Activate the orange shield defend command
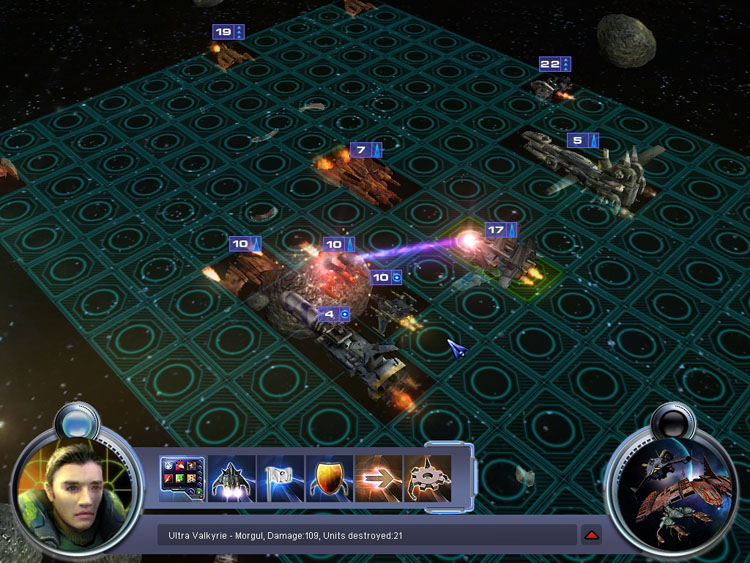The width and height of the screenshot is (750, 563). (x=329, y=478)
